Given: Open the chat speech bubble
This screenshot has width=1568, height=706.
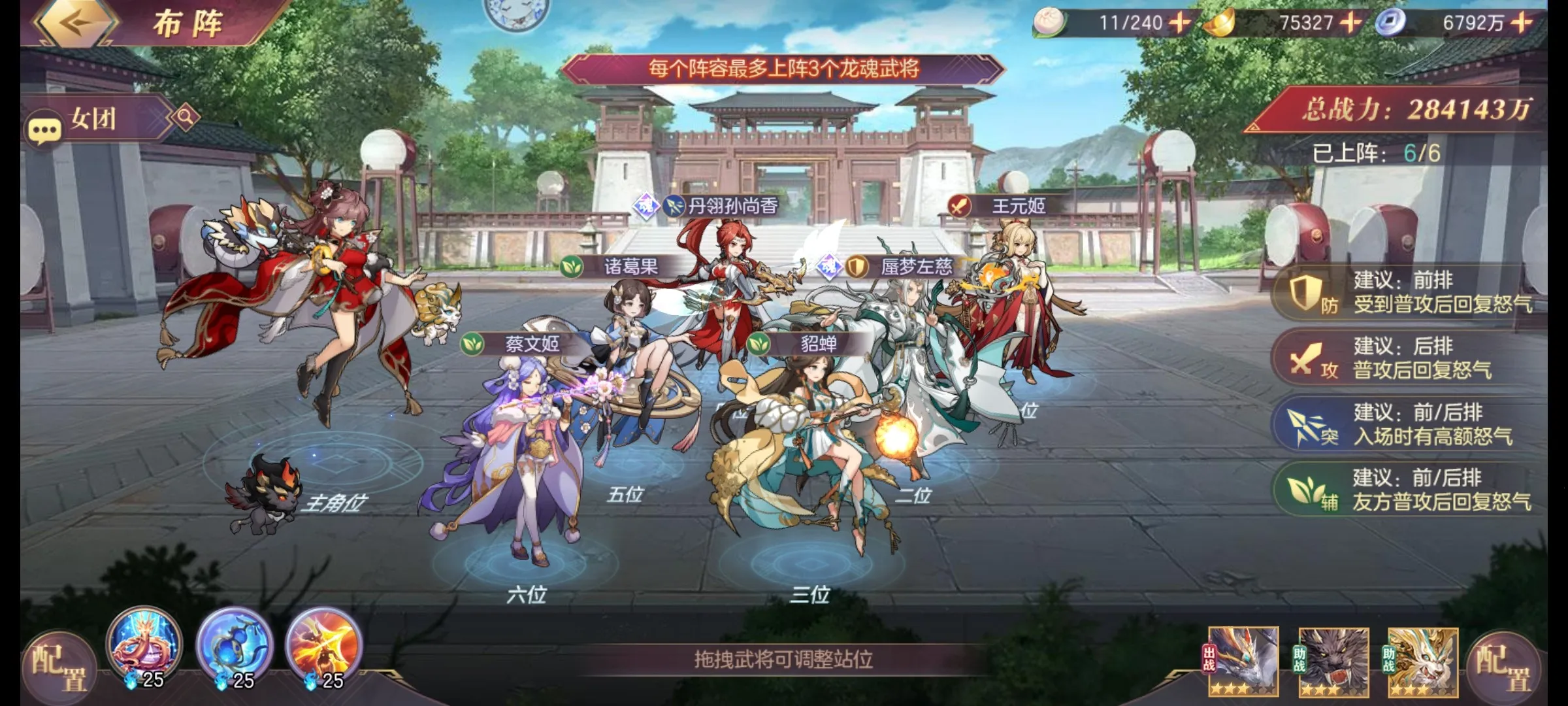Looking at the screenshot, I should click(x=44, y=131).
